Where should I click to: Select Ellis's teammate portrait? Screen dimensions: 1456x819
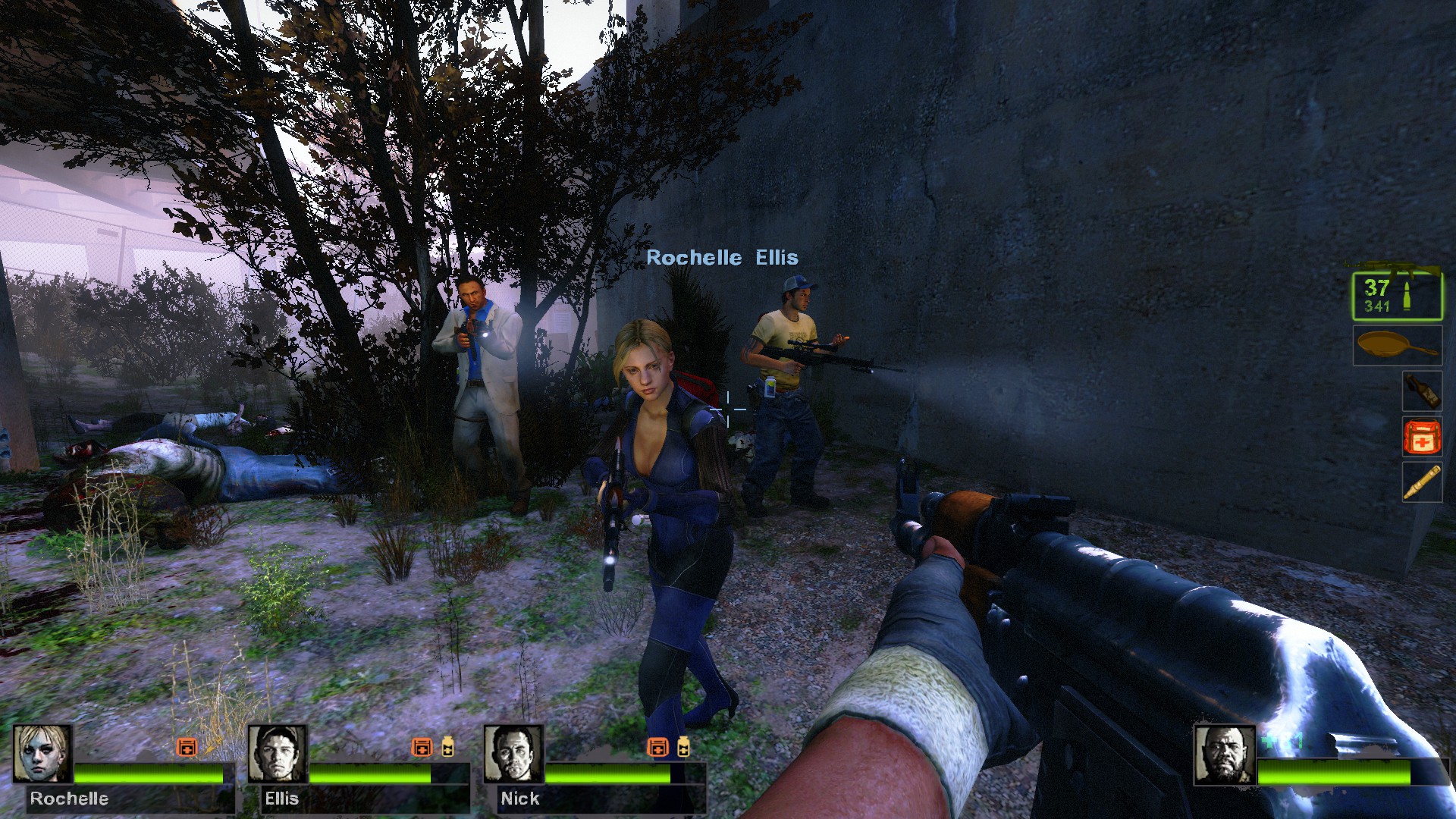[278, 754]
